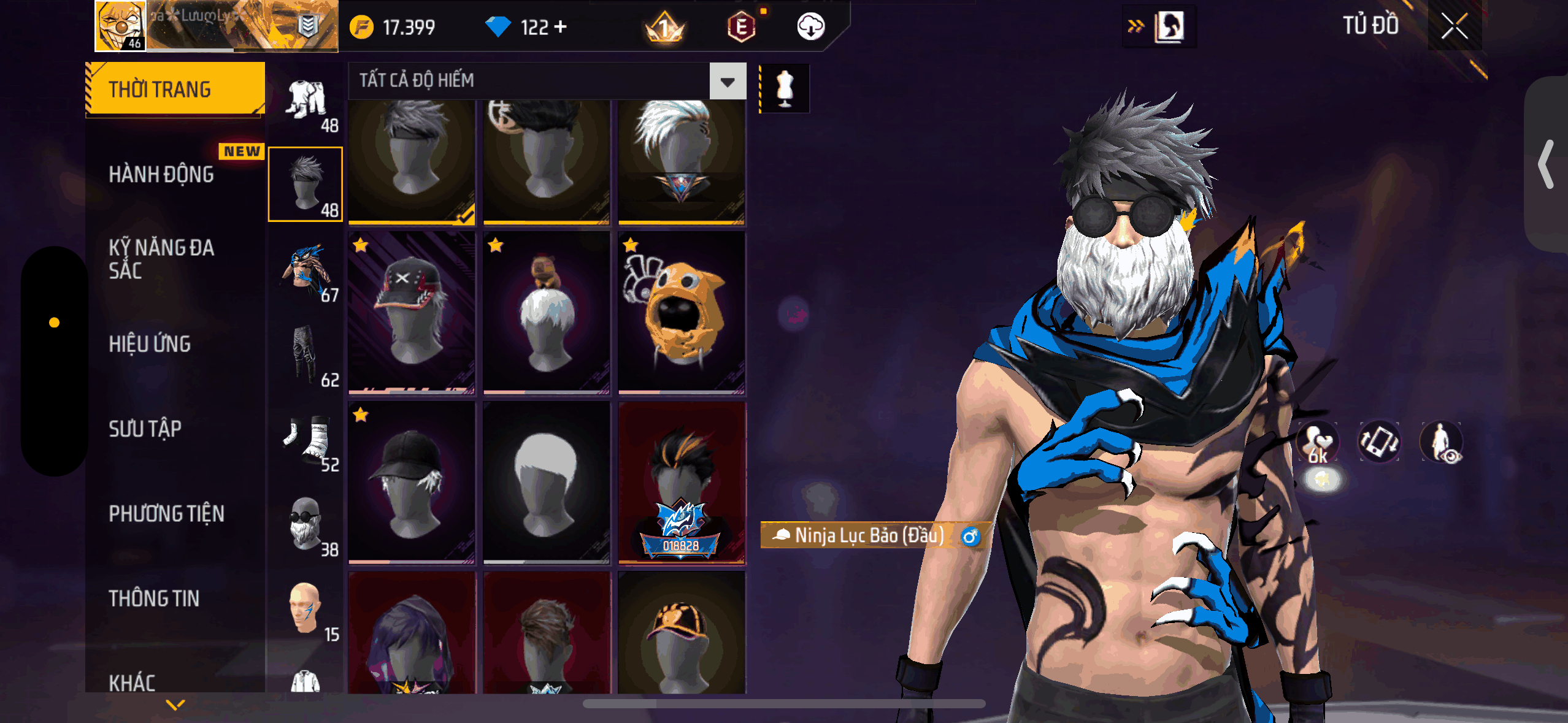
Task: Open the face mask category with 38 items
Action: (306, 524)
